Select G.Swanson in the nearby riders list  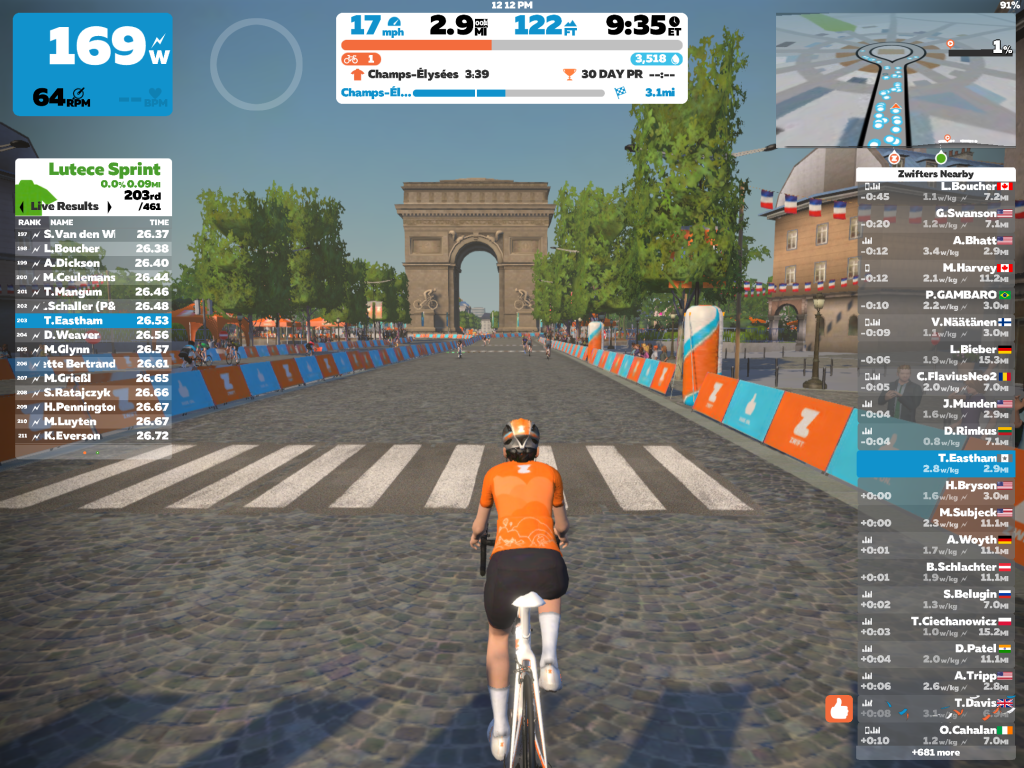[936, 218]
